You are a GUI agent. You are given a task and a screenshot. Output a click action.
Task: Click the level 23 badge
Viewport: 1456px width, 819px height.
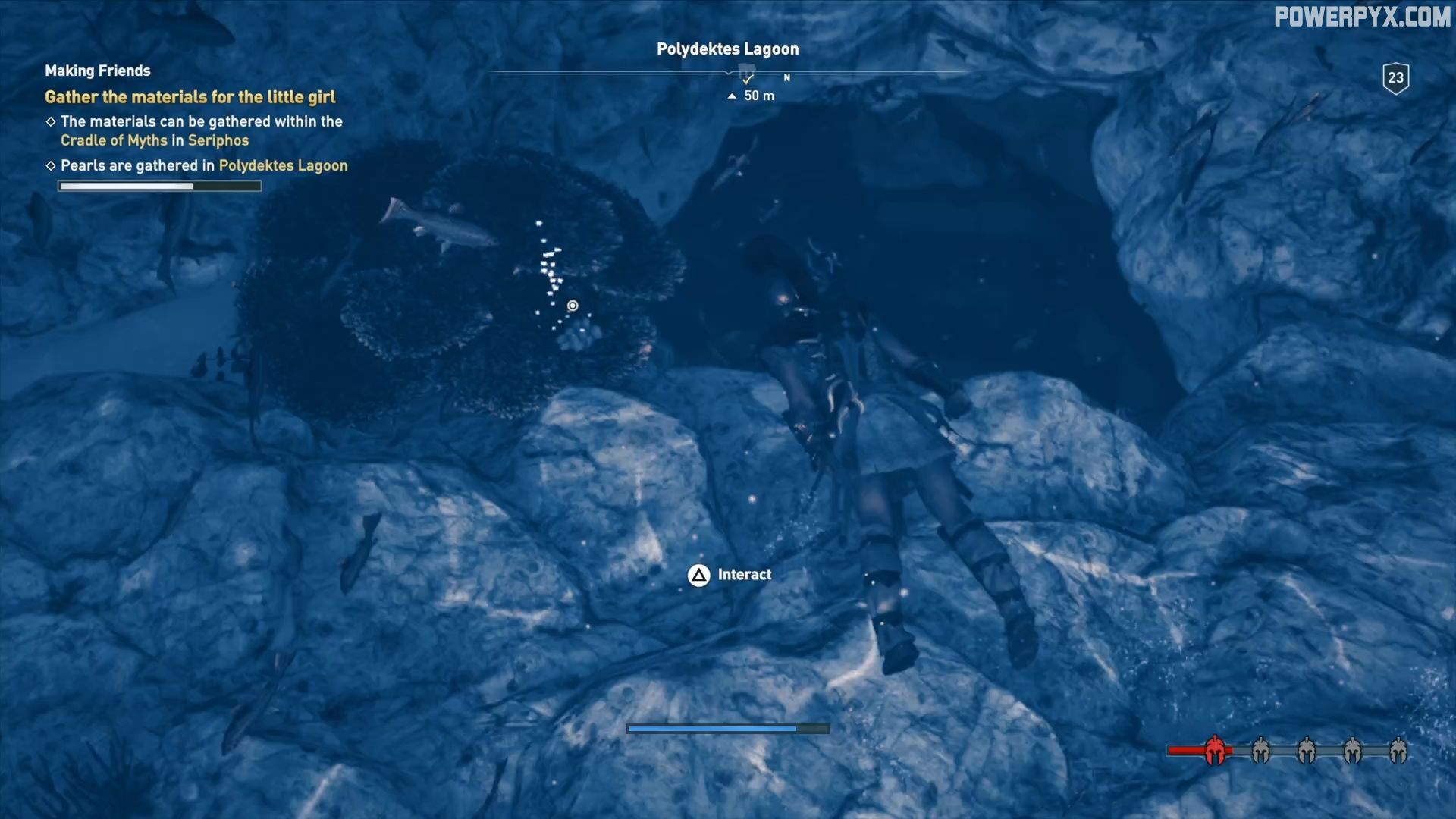[x=1395, y=78]
